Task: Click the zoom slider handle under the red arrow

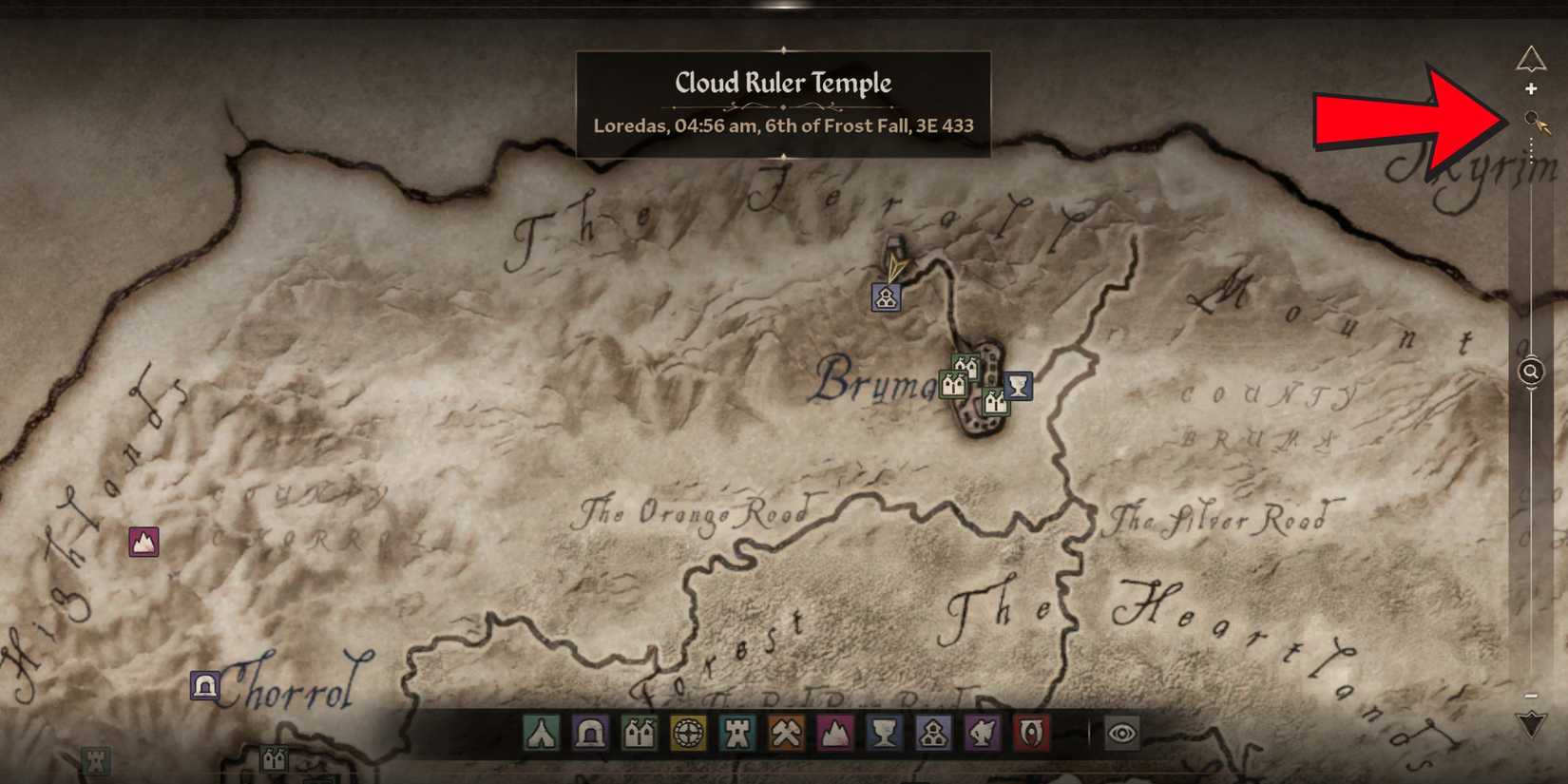Action: coord(1531,118)
